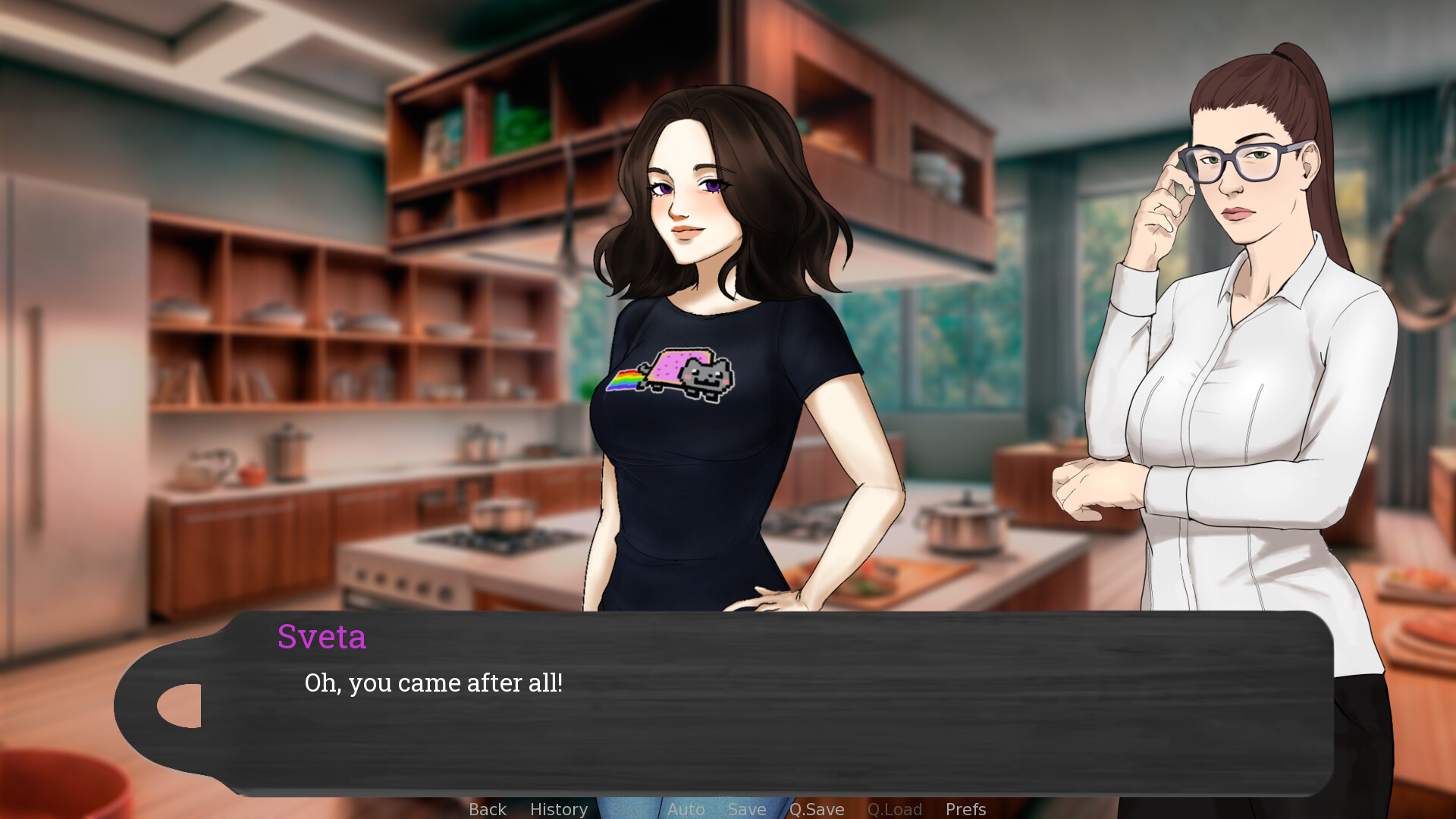Load the last quick save via Q.Load
Image resolution: width=1456 pixels, height=819 pixels.
click(x=894, y=809)
